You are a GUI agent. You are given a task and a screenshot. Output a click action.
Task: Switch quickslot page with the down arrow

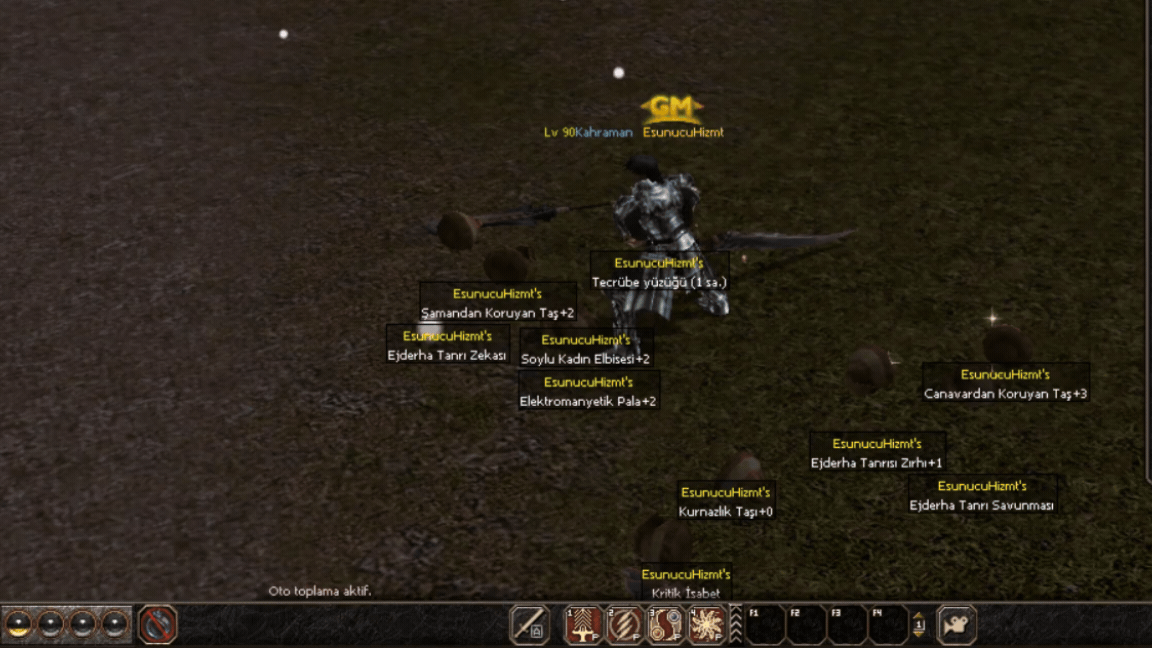coord(918,637)
